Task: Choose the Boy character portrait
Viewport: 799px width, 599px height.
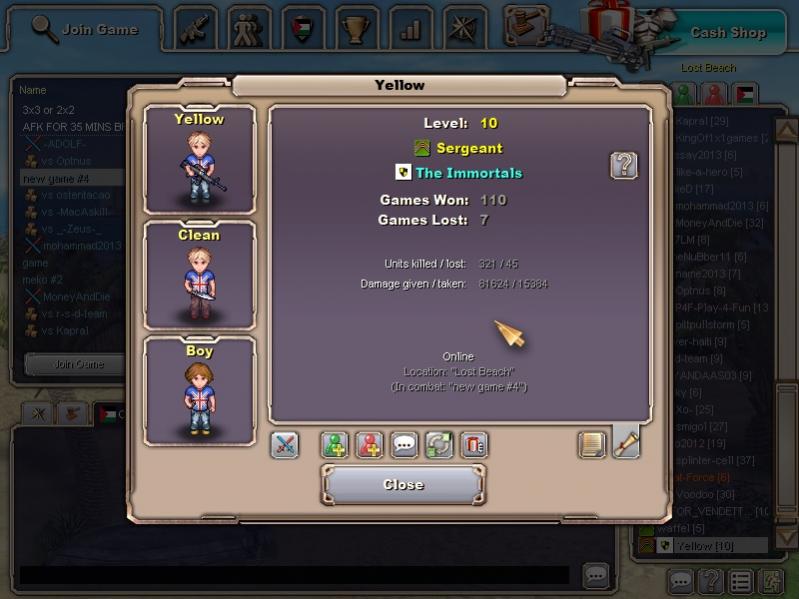Action: pyautogui.click(x=199, y=391)
